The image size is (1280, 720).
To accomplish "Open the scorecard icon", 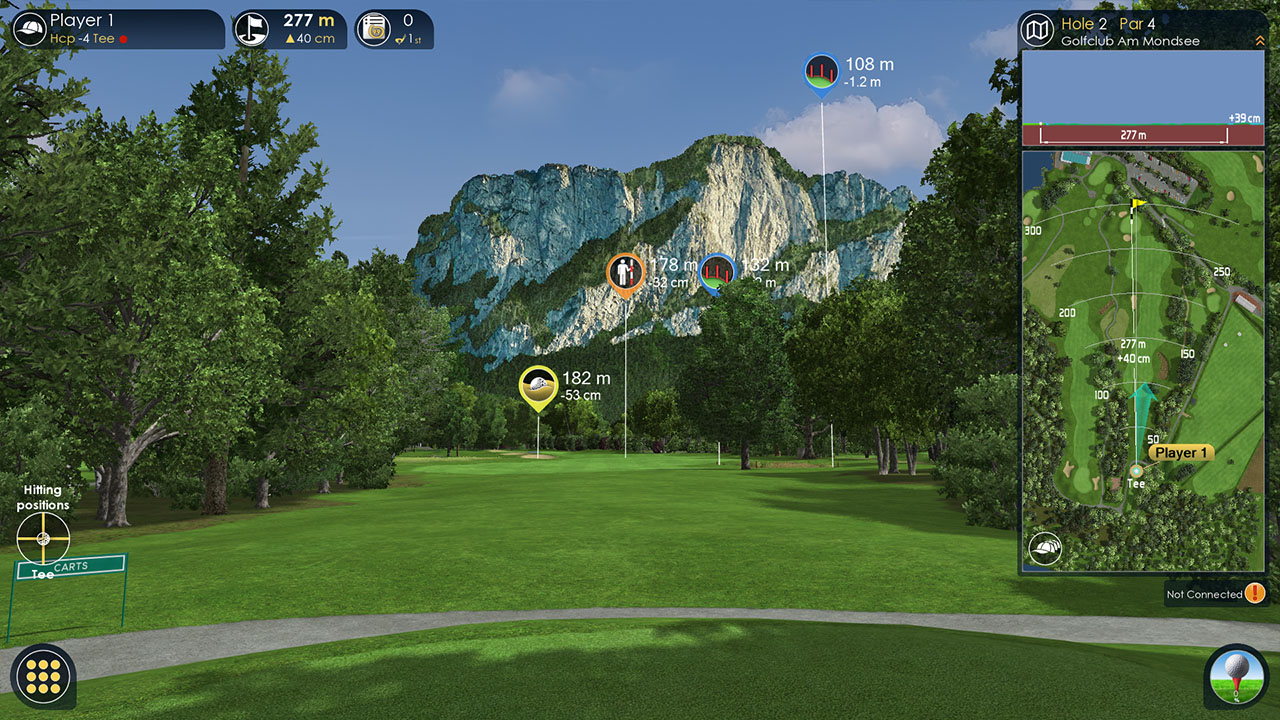I will tap(374, 29).
